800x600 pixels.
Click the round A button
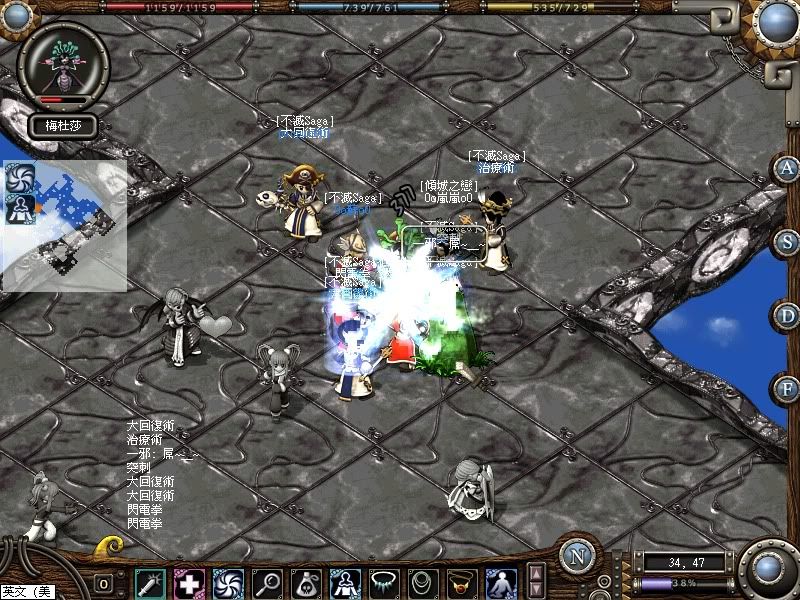786,168
